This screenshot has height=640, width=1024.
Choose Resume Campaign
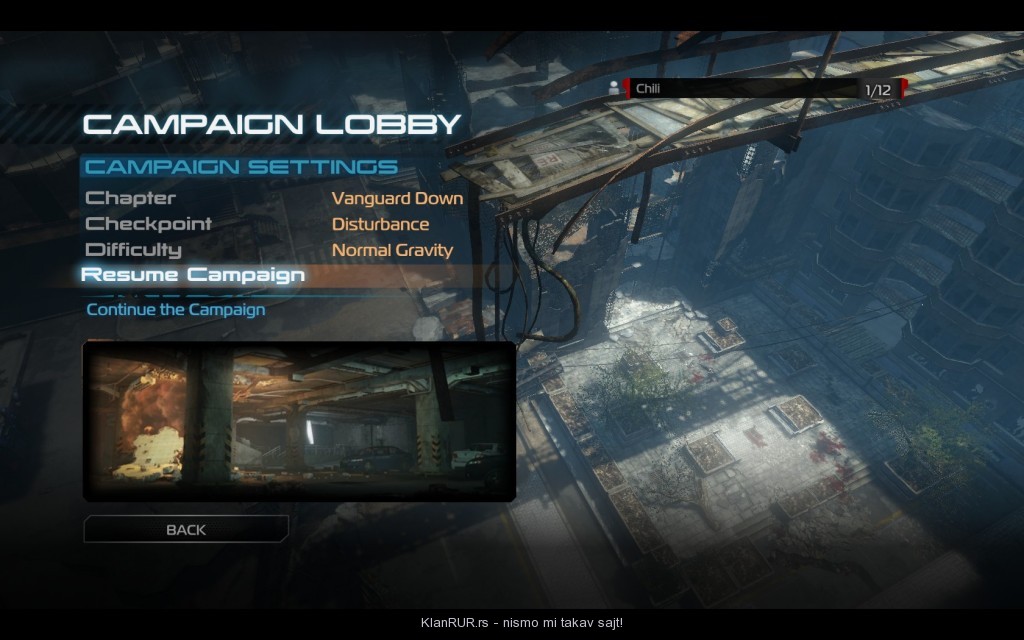click(193, 275)
